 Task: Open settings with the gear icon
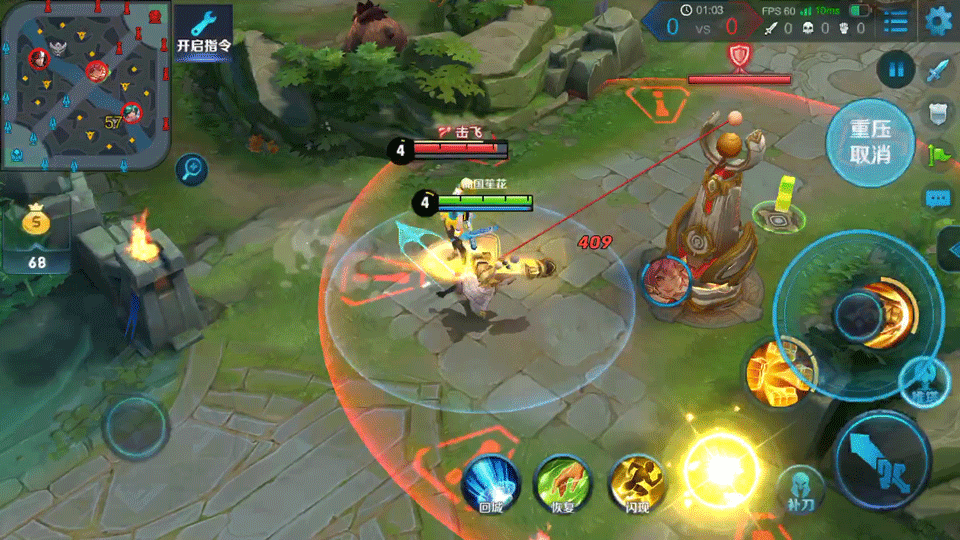point(938,20)
